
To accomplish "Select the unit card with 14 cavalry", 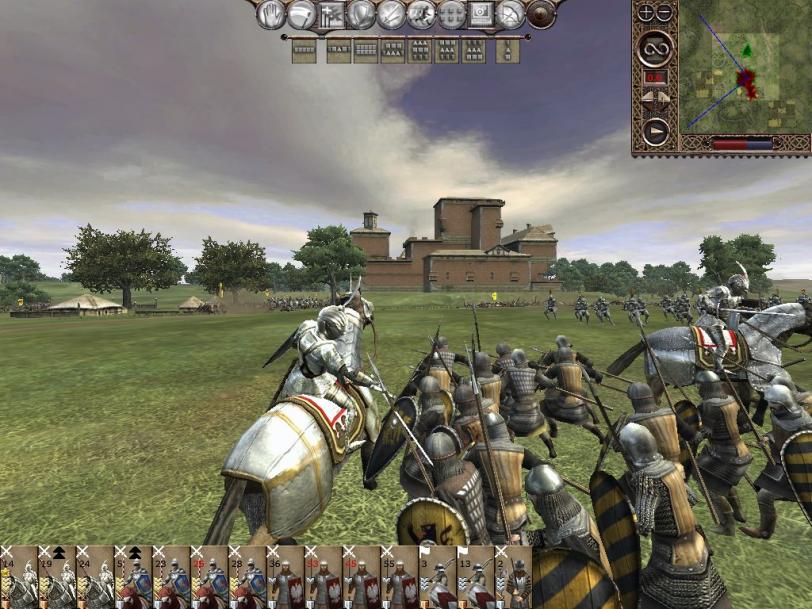I will [x=19, y=577].
